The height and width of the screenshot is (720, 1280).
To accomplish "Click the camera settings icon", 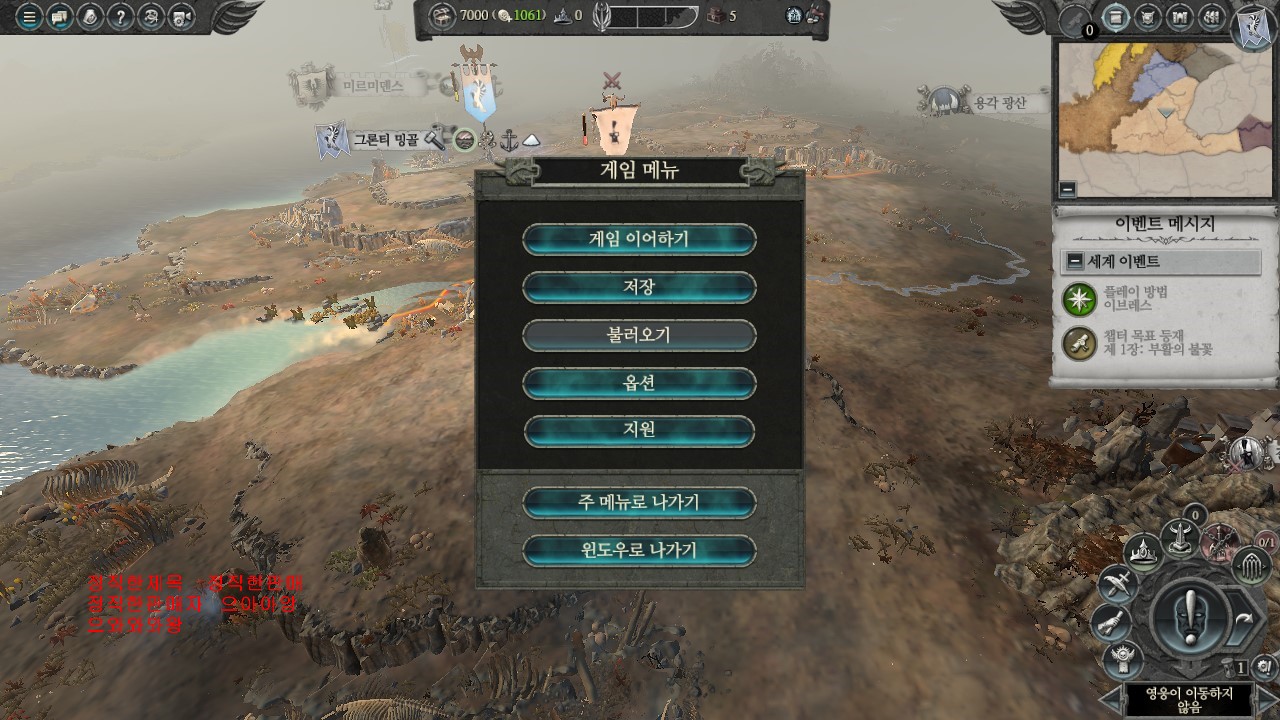I will click(181, 17).
